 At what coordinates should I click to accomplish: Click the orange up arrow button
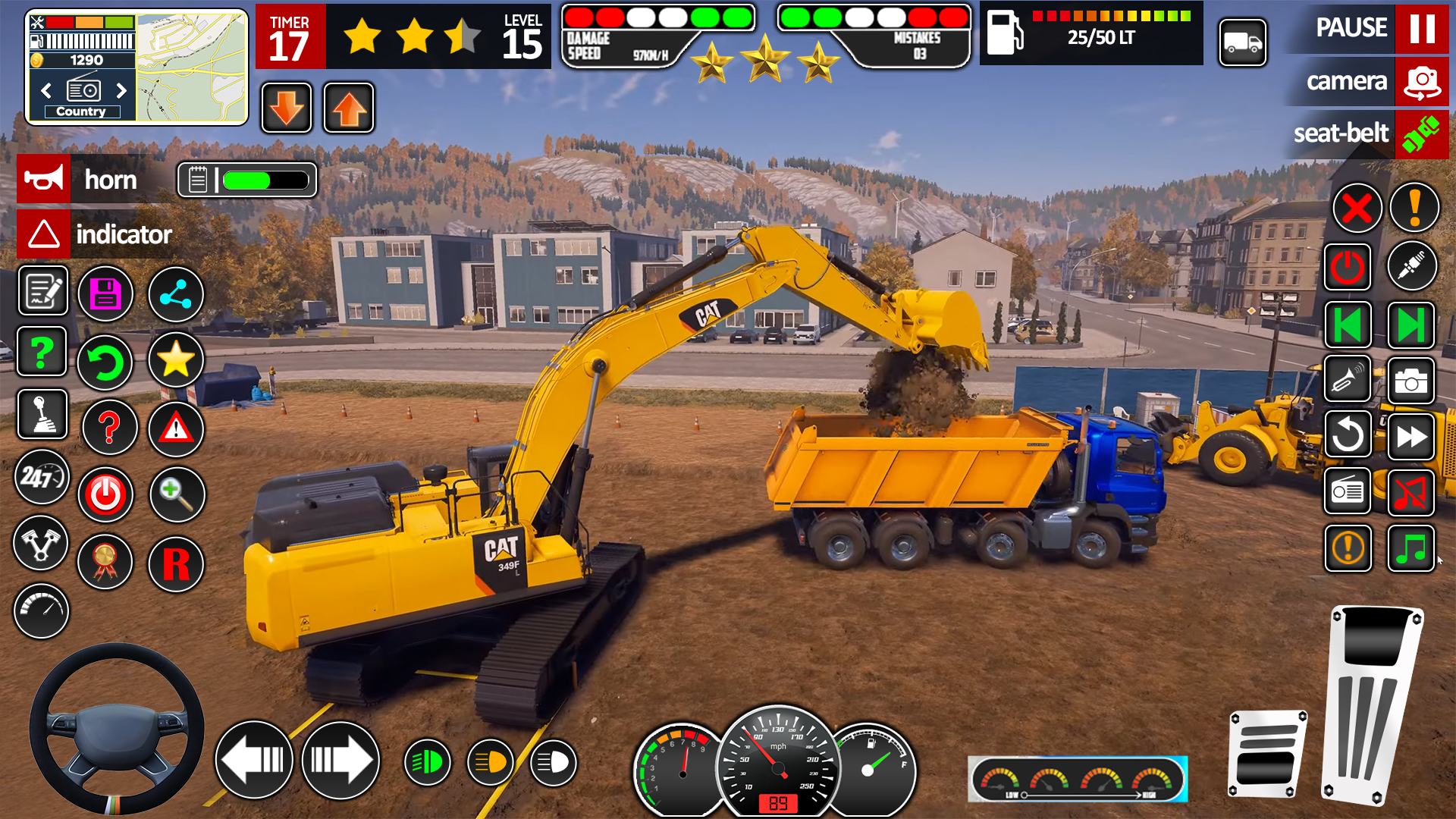coord(349,108)
